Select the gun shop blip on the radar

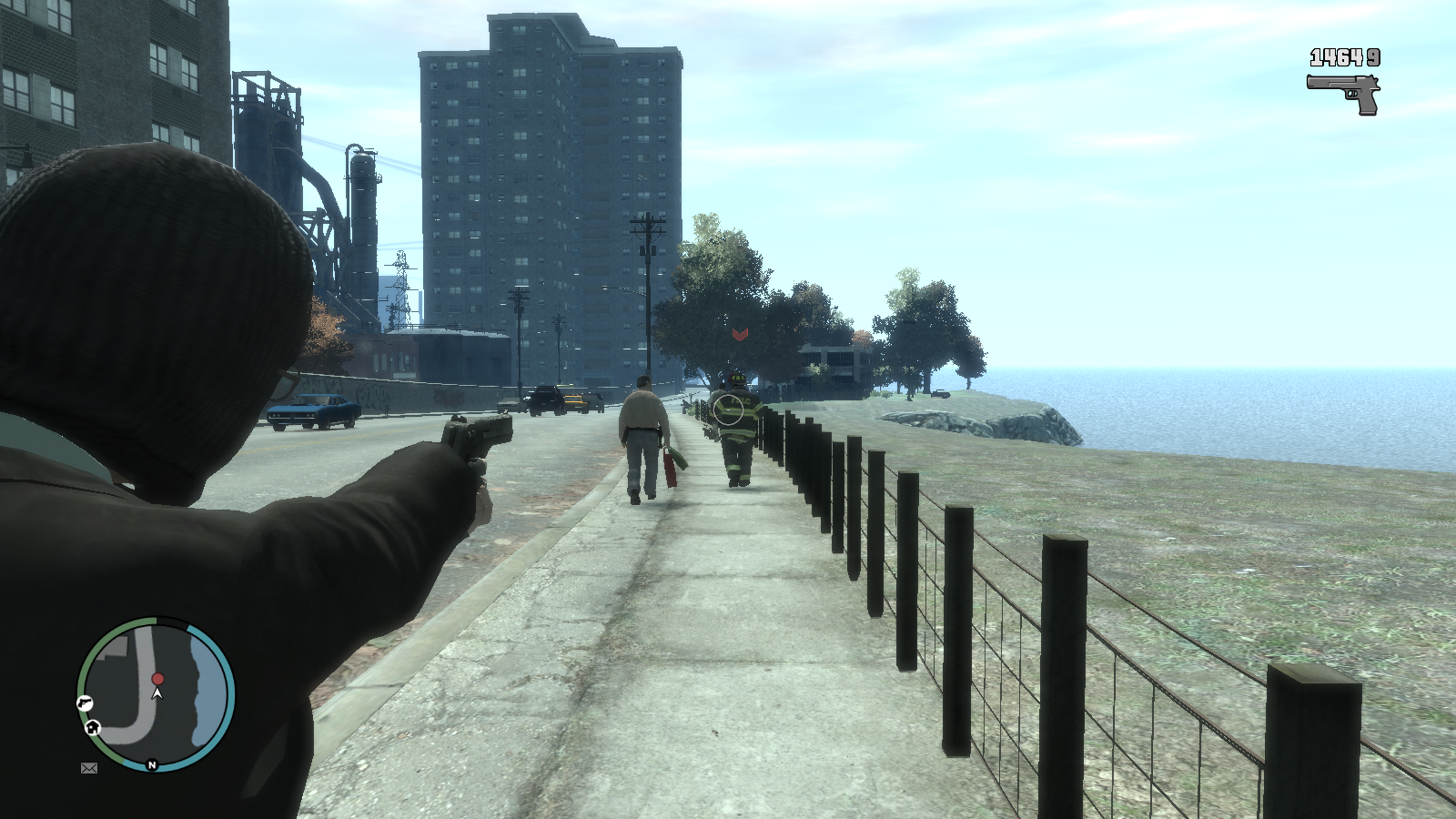pyautogui.click(x=85, y=703)
